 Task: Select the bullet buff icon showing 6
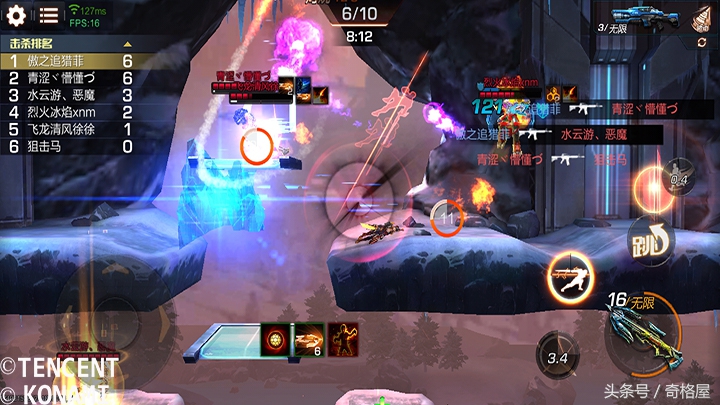tap(308, 341)
